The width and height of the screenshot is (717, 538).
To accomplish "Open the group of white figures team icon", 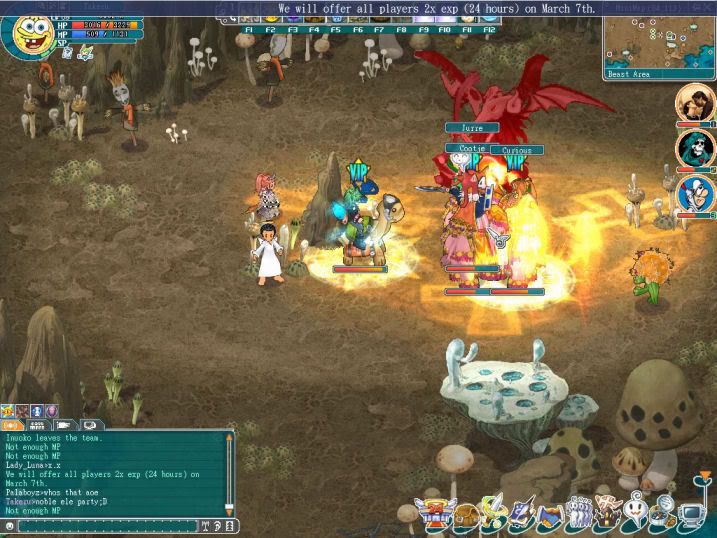I will coord(577,516).
